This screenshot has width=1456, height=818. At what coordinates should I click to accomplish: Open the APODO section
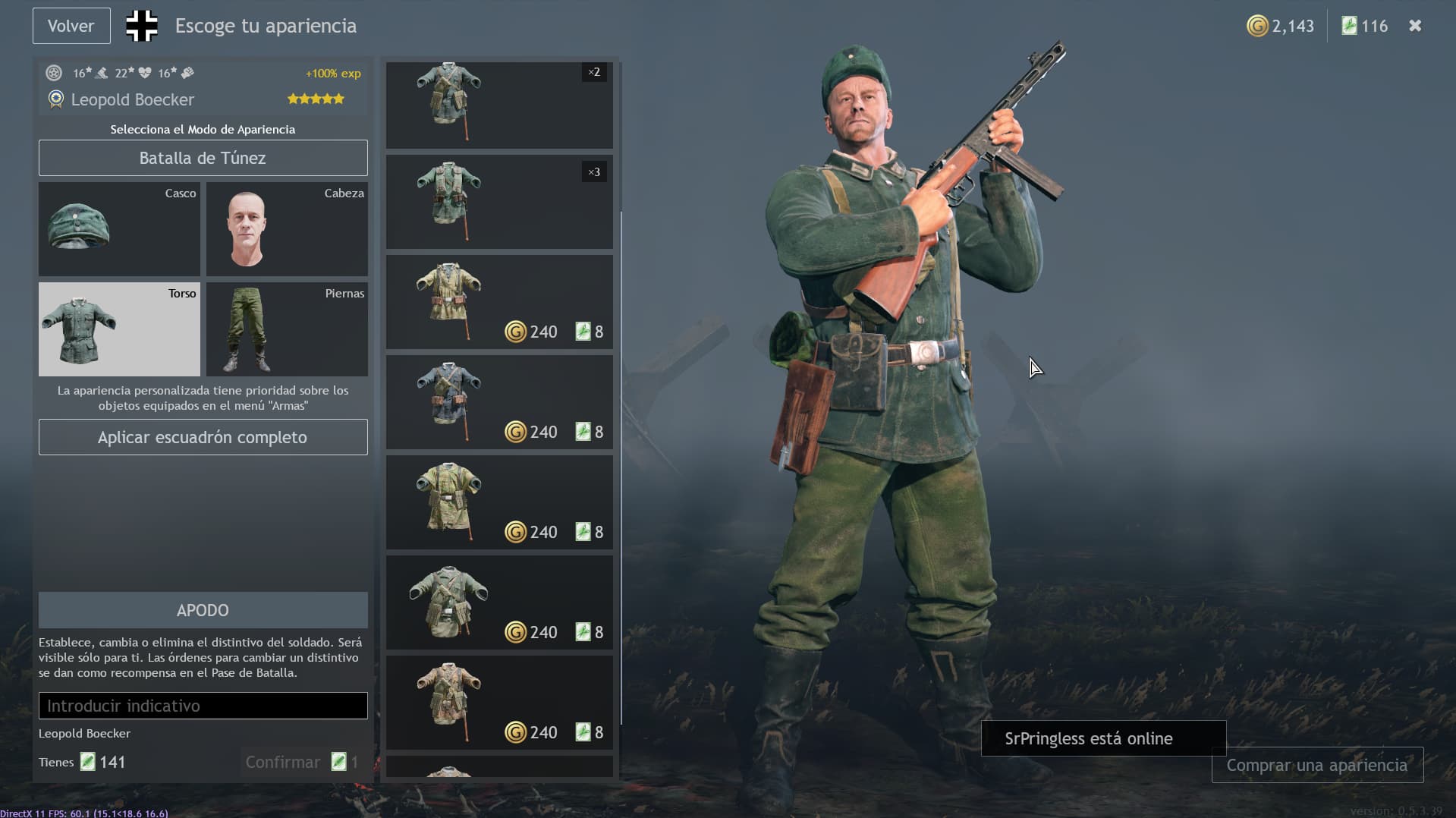click(203, 609)
